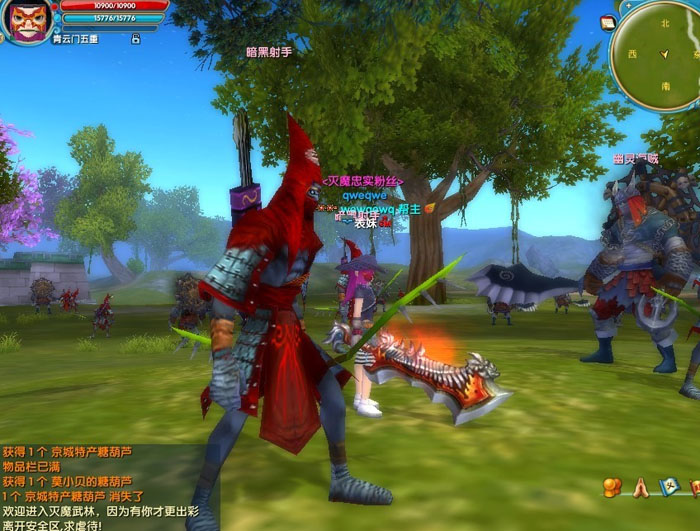Click the calendar icon beside the minimap
Screen dimensions: 700x531
608,23
